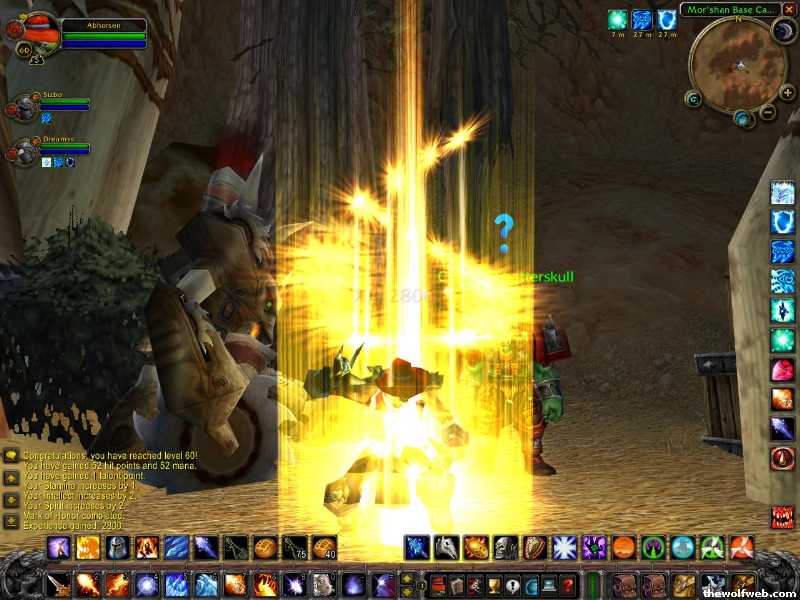Select the green glowing buff icon
This screenshot has height=600, width=800.
tap(618, 19)
